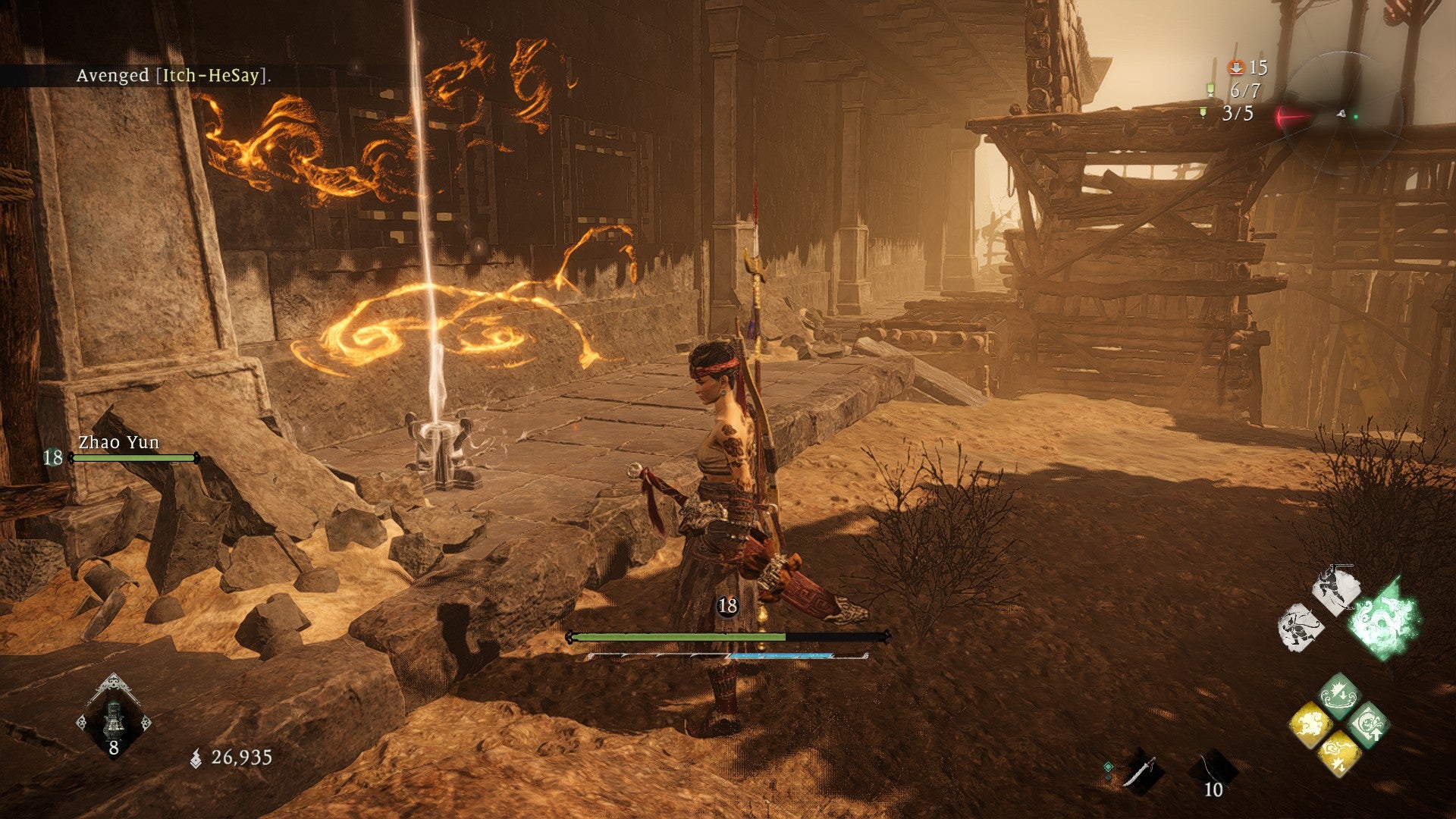
Task: Select the leaping swordsman martial art icon
Action: click(1336, 589)
